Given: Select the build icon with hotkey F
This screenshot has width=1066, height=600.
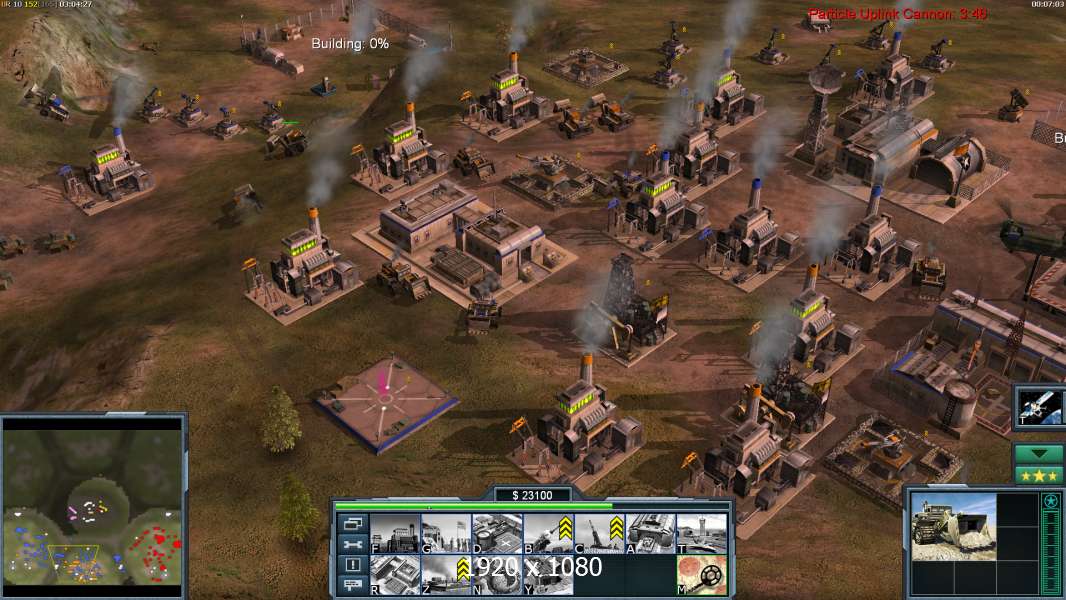Looking at the screenshot, I should 395,533.
